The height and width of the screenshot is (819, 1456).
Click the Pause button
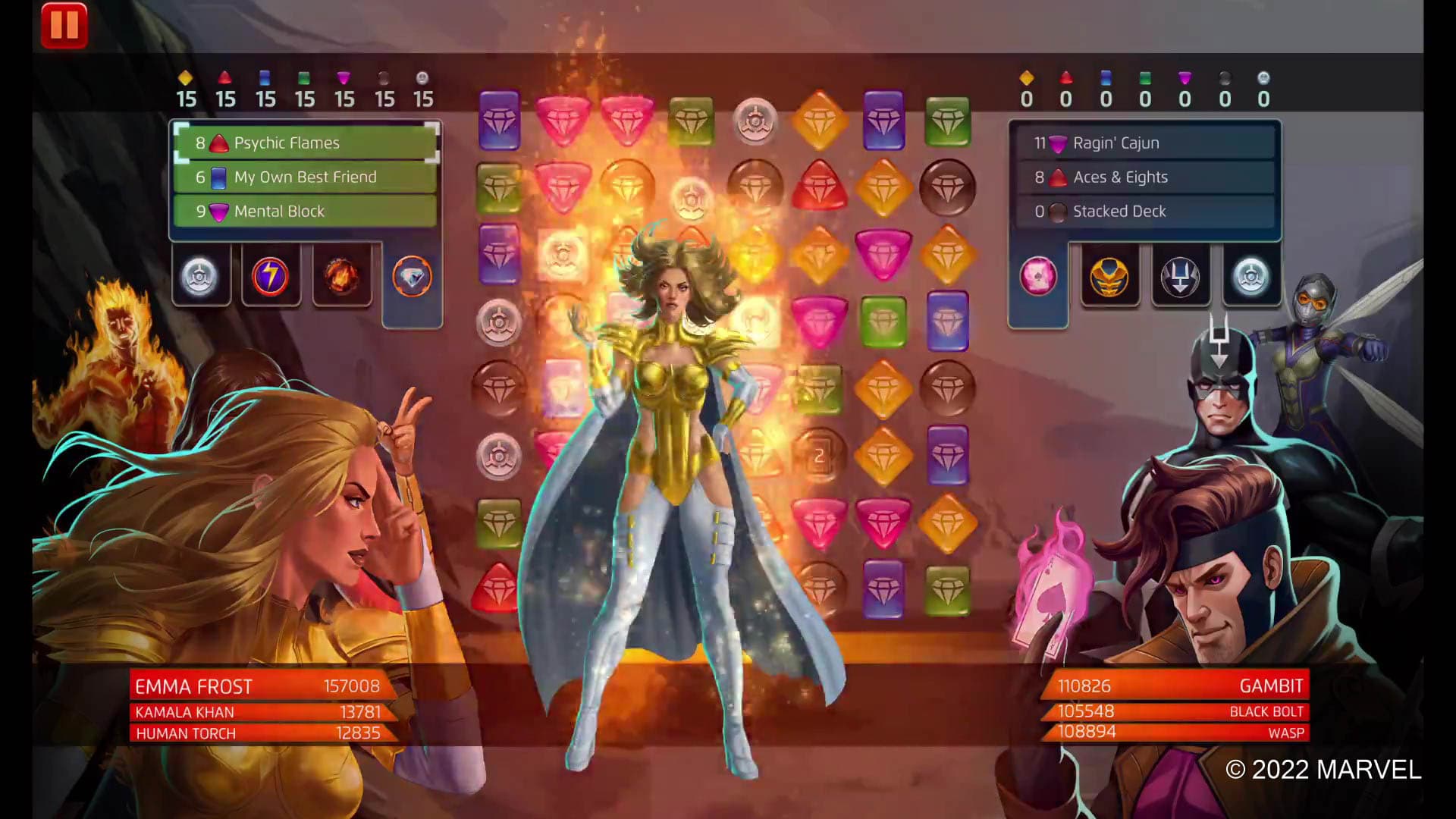[66, 25]
